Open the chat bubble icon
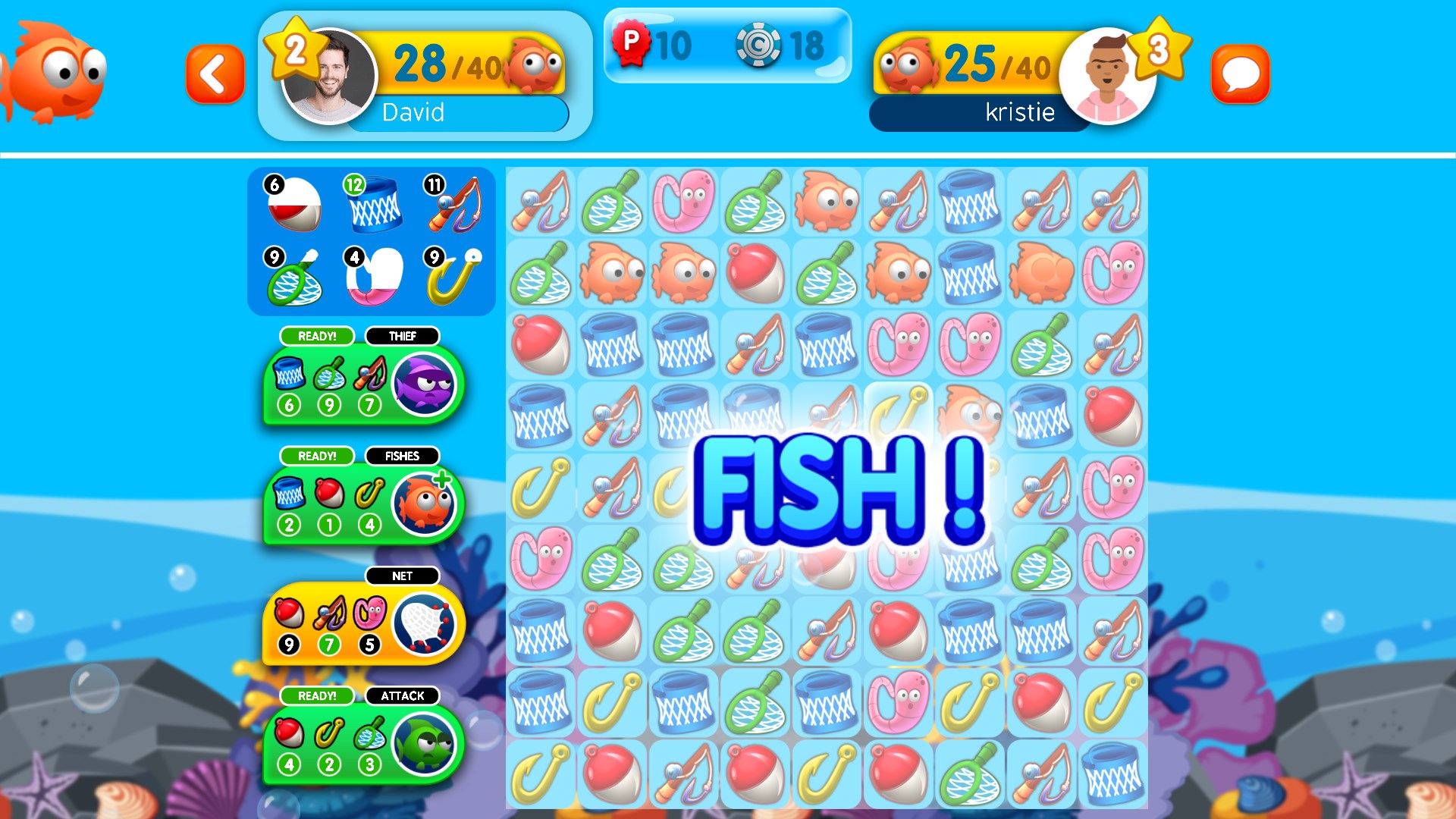The width and height of the screenshot is (1456, 819). [1241, 74]
